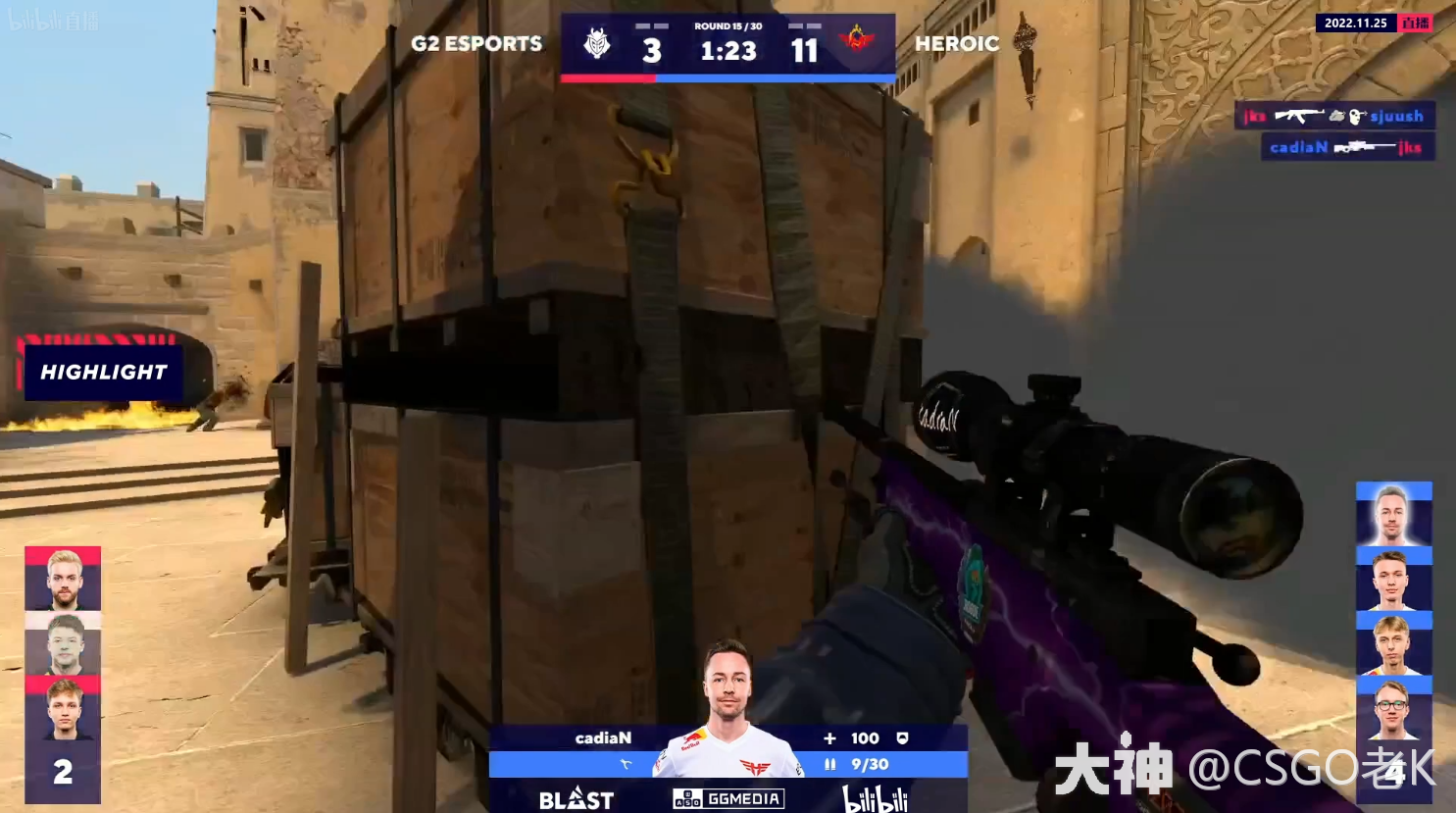Viewport: 1456px width, 813px height.
Task: Open the GGMEDIA sponsor page
Action: 726,798
